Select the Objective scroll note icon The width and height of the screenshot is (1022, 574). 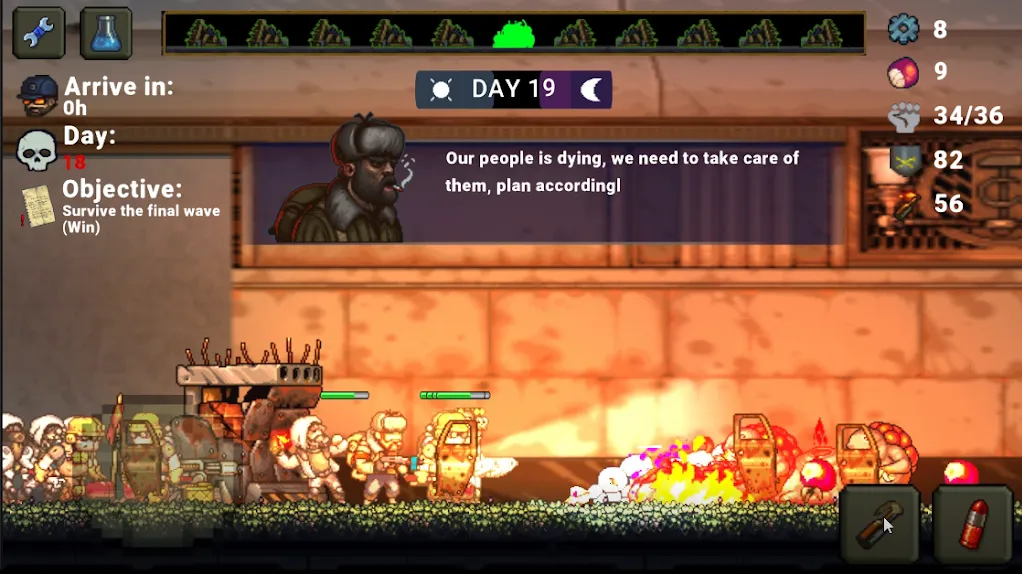point(38,206)
